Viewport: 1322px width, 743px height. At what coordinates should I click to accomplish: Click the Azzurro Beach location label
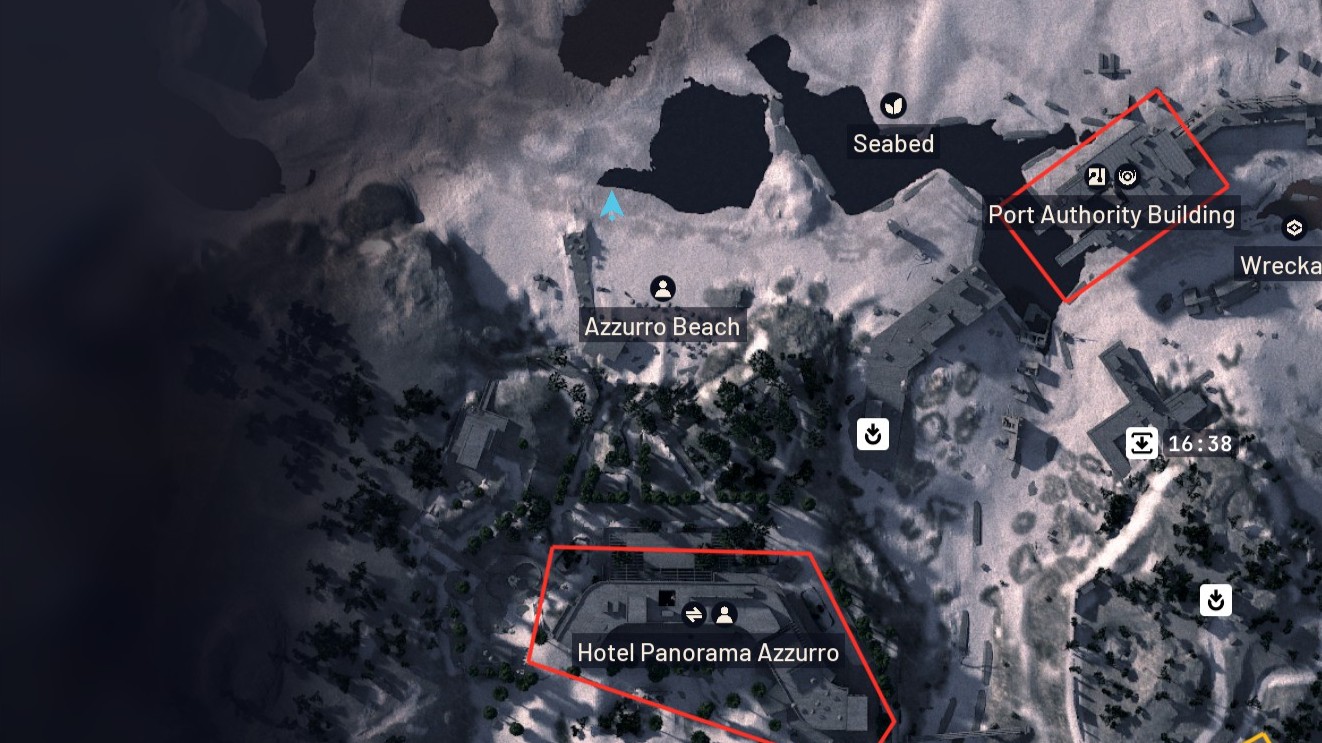(662, 327)
